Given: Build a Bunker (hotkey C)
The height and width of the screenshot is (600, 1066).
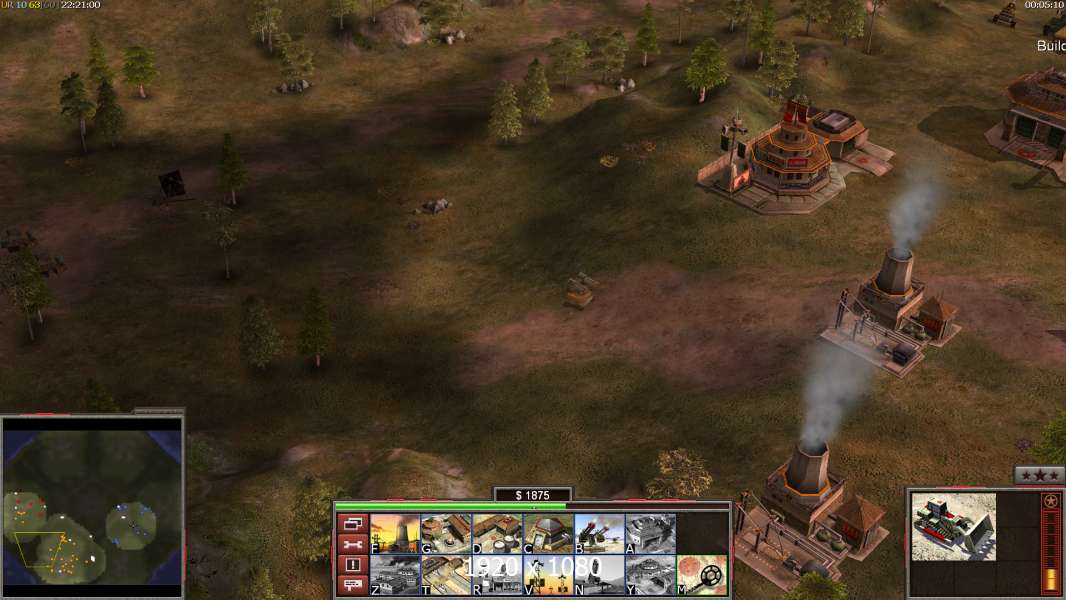Looking at the screenshot, I should [548, 533].
